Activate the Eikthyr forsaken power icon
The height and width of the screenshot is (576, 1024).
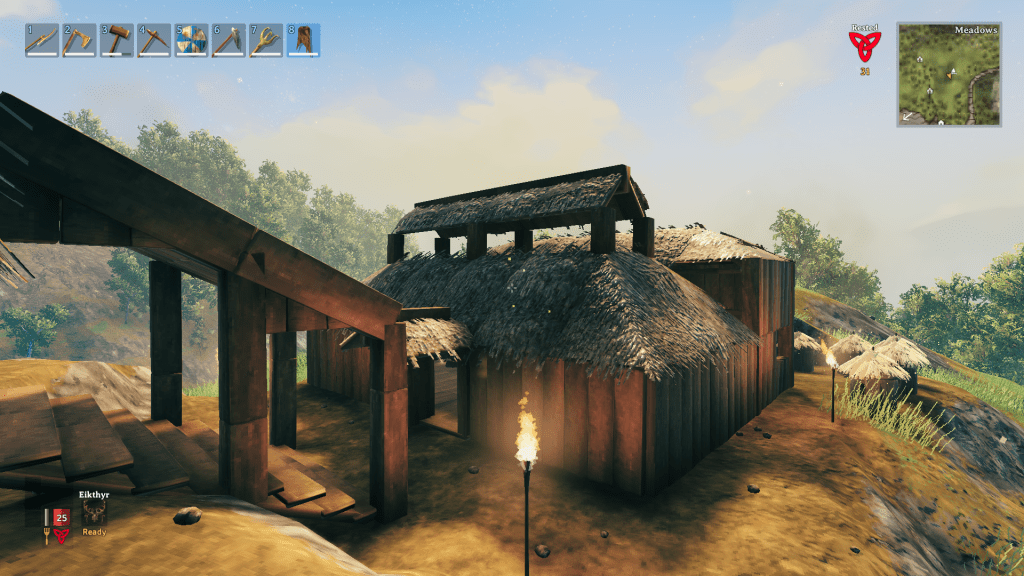click(x=95, y=514)
